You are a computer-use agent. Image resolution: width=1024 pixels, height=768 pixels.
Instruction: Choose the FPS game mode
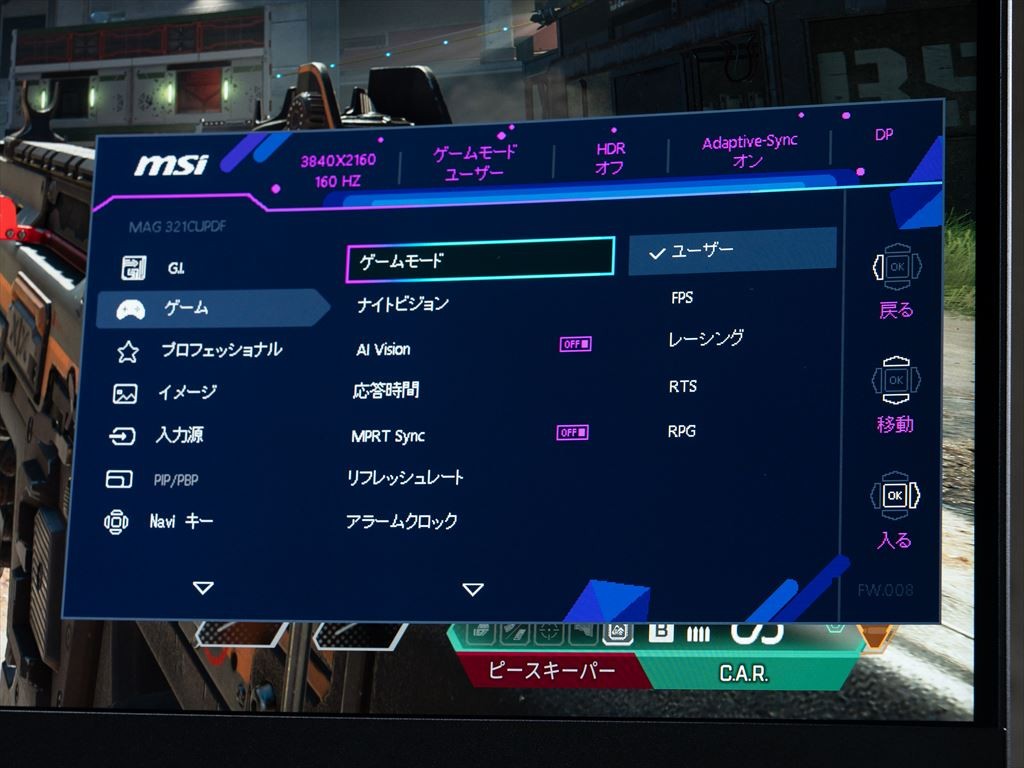pos(682,298)
